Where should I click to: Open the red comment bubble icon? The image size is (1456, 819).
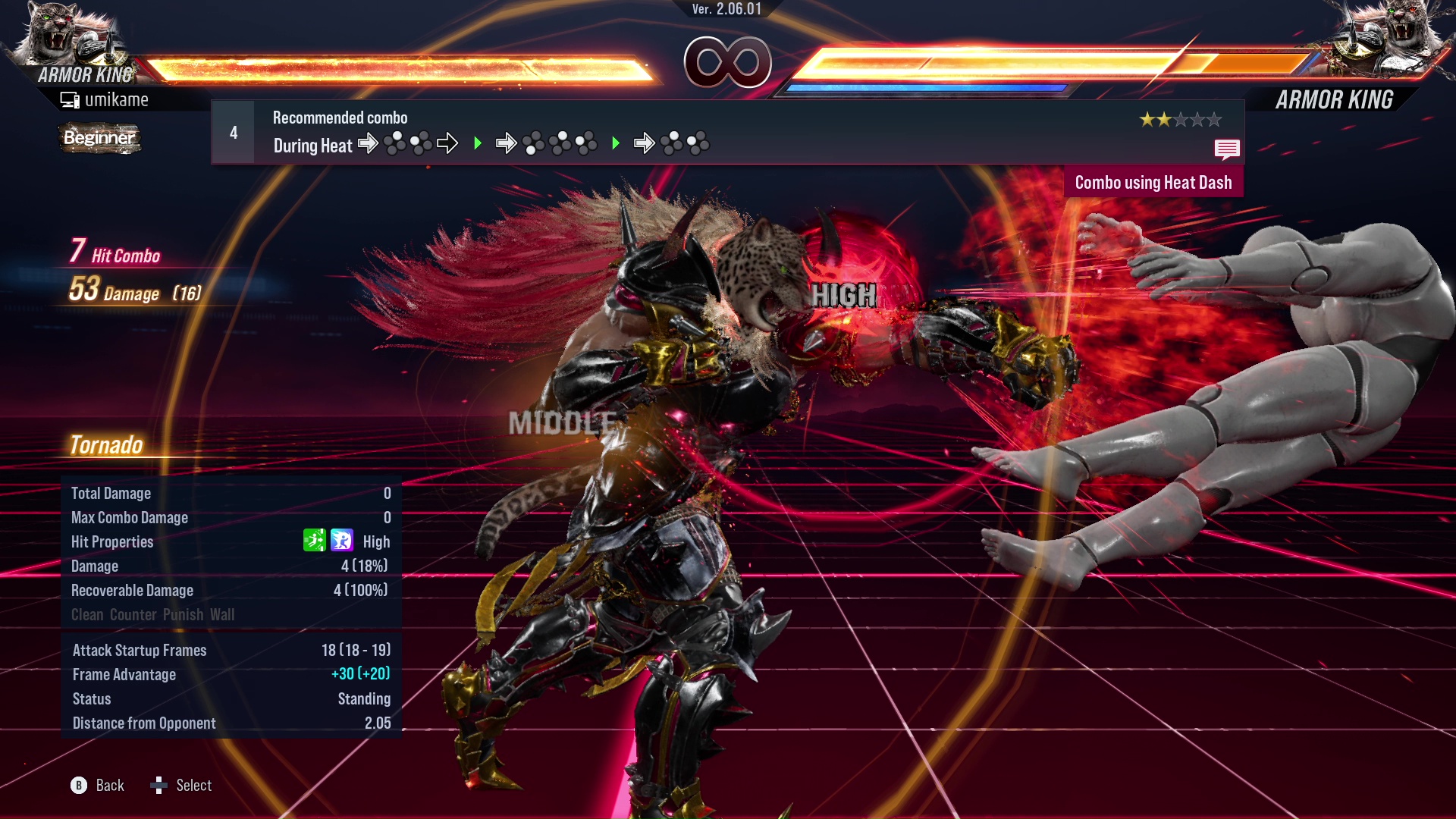[1226, 149]
